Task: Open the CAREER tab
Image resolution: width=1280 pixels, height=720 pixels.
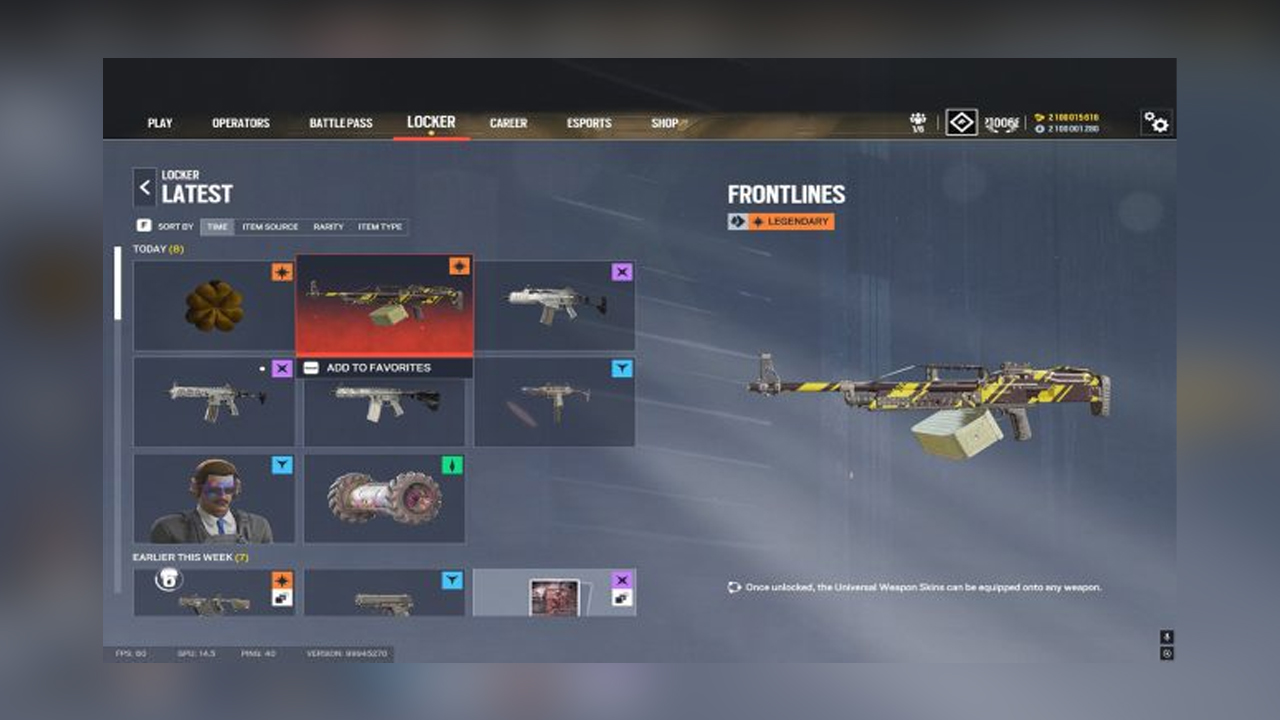Action: pyautogui.click(x=508, y=123)
